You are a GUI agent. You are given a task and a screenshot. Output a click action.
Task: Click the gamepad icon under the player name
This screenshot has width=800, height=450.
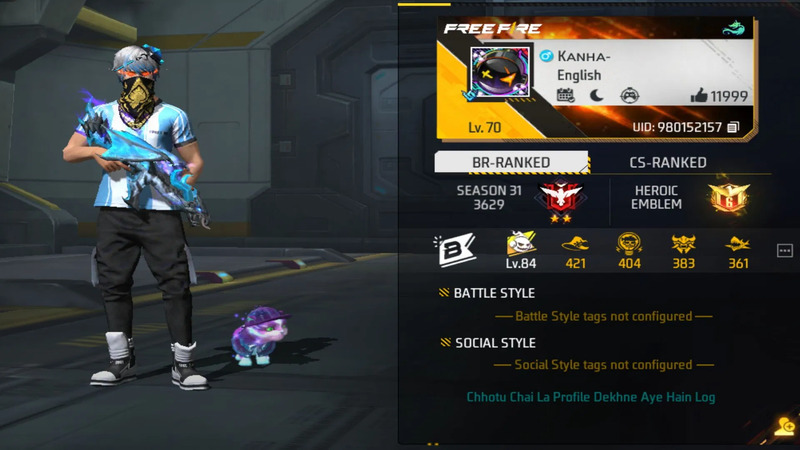(629, 96)
